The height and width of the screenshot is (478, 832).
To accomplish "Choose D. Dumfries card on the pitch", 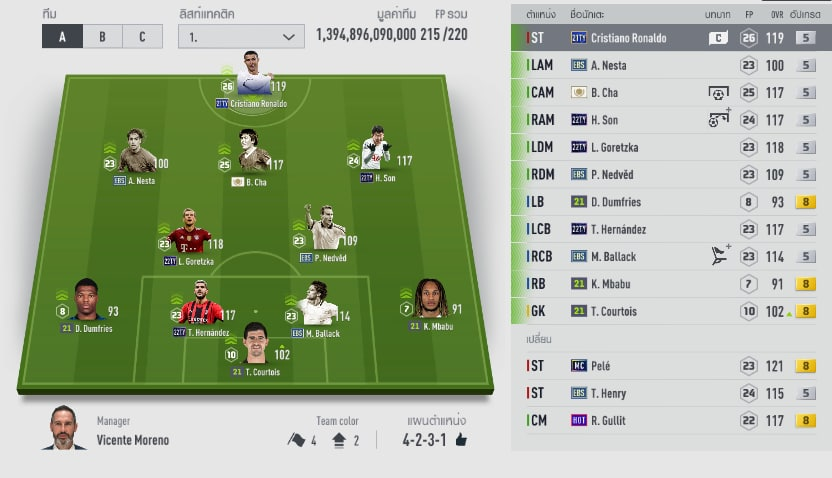I will [86, 302].
